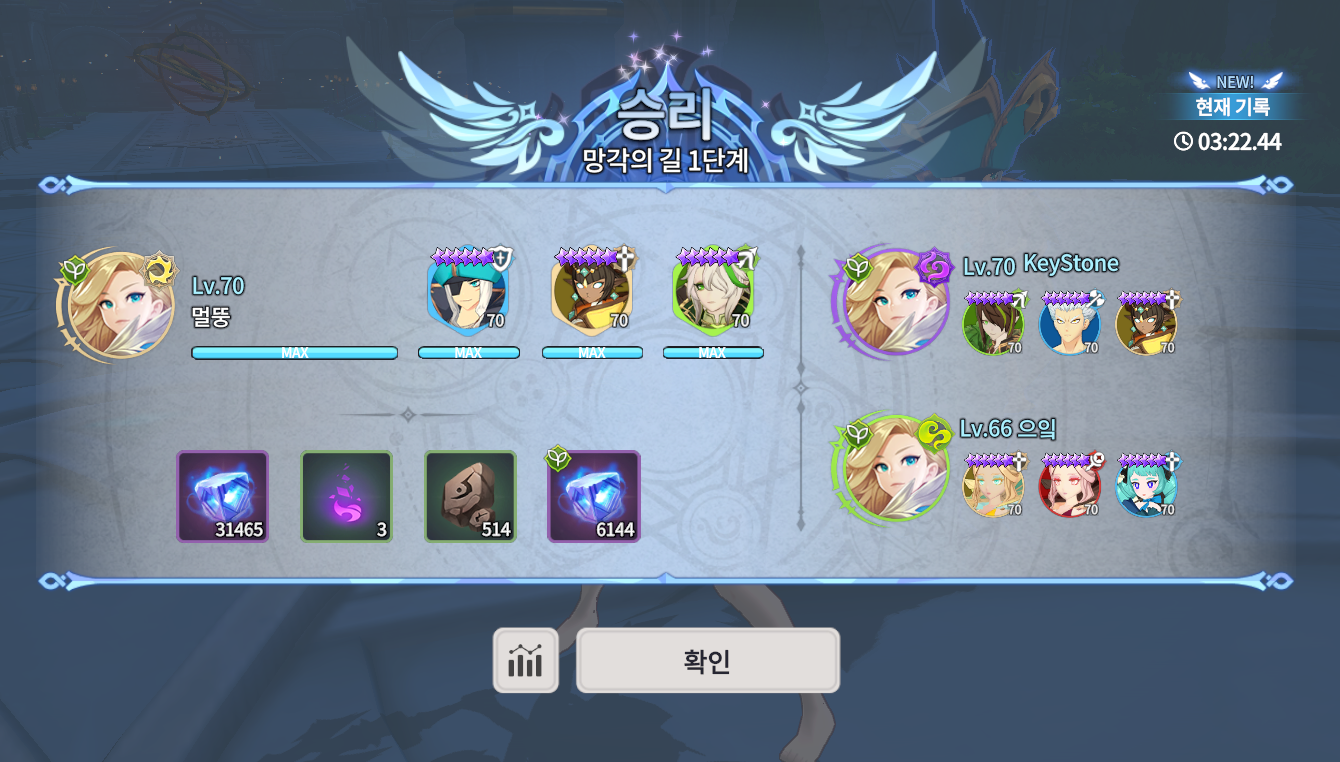Screen dimensions: 1340x762
Task: Pick the red-haired hero in 으익's team
Action: pos(1069,487)
